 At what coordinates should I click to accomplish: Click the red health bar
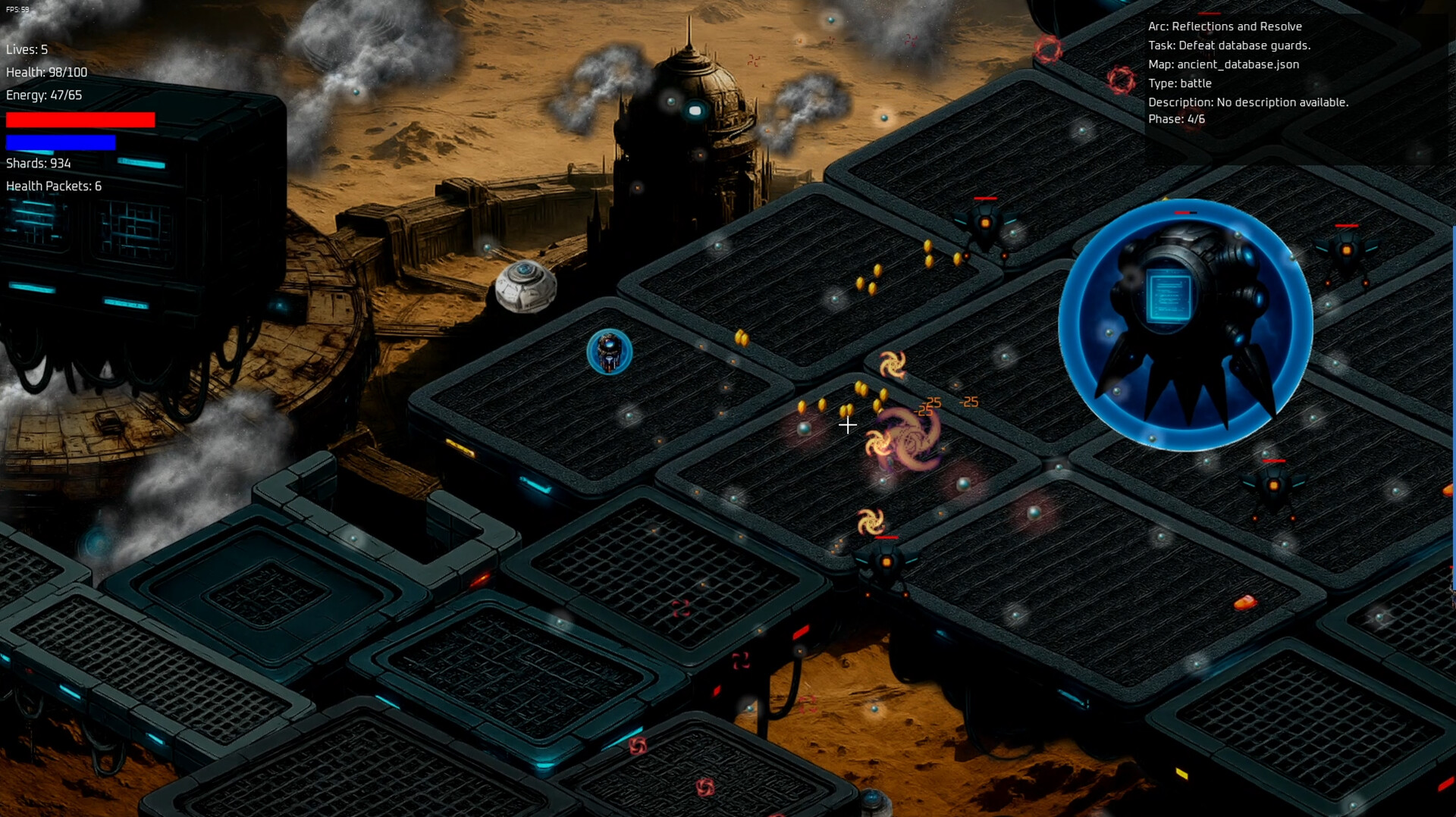click(80, 119)
